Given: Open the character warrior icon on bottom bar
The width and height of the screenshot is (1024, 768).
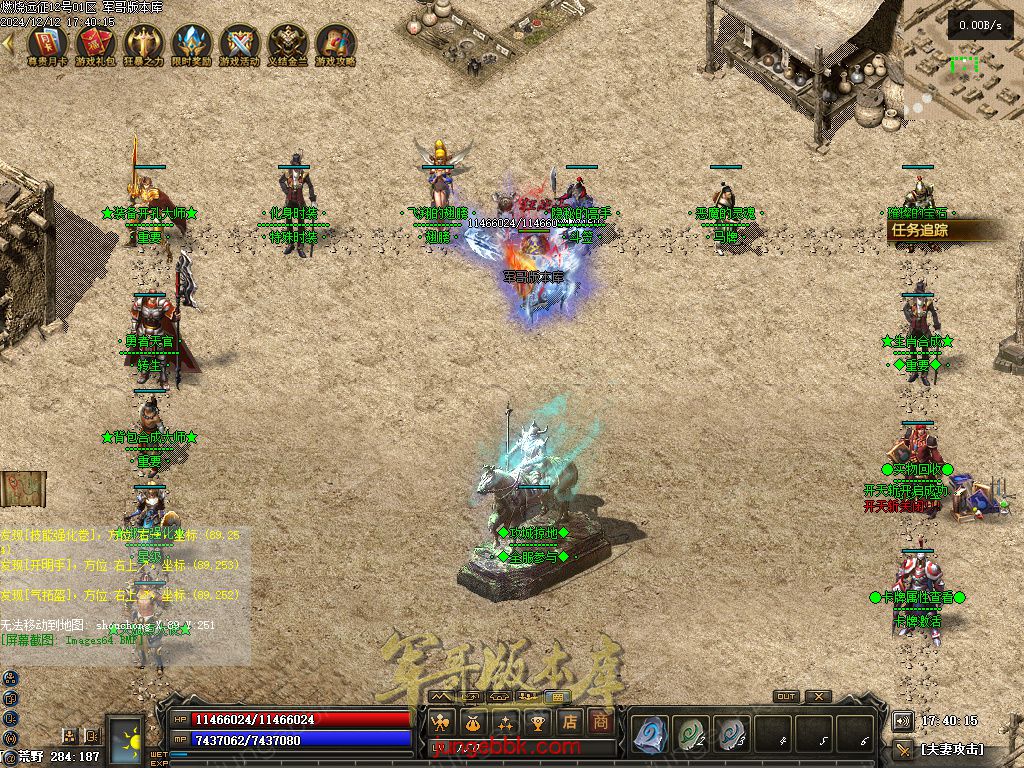Looking at the screenshot, I should point(441,722).
